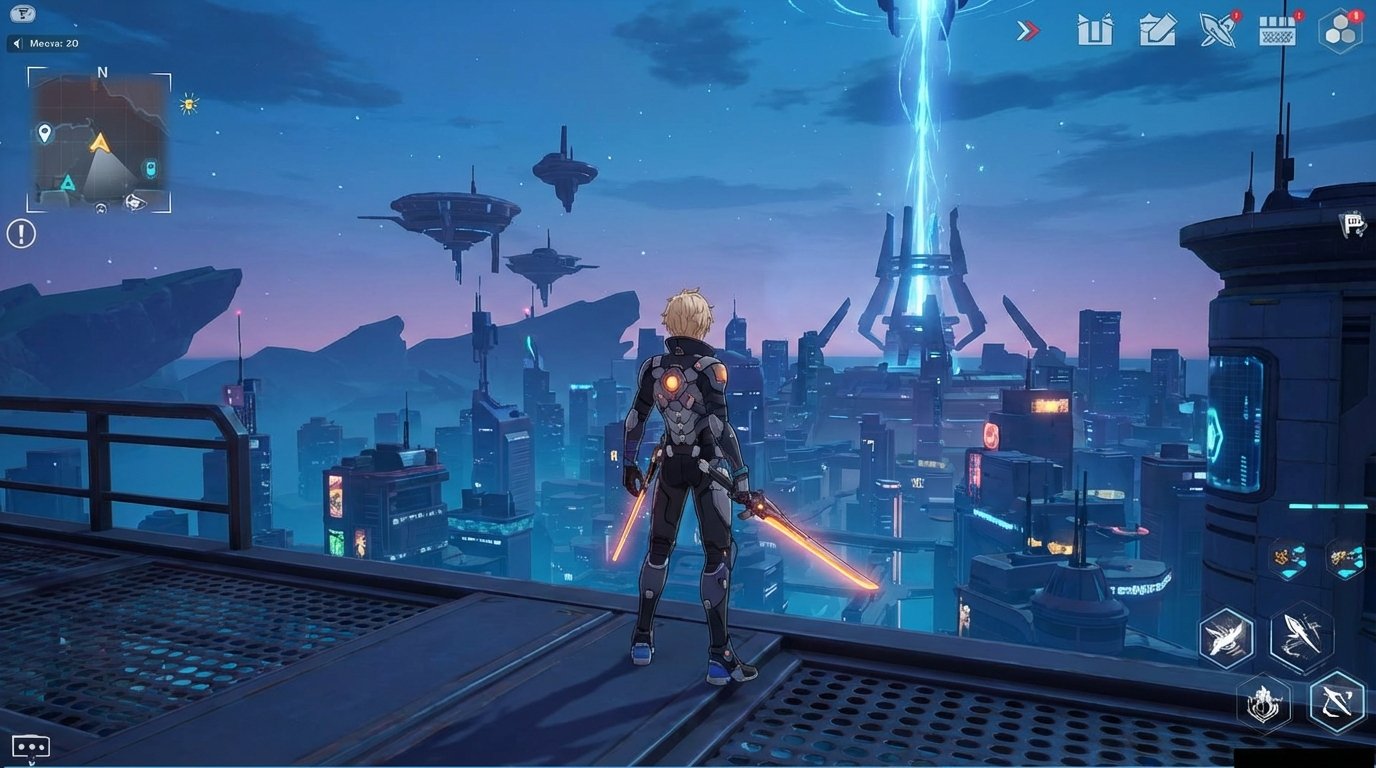Click the sun weather icon beside the minimap
Image resolution: width=1376 pixels, height=768 pixels.
pyautogui.click(x=188, y=103)
